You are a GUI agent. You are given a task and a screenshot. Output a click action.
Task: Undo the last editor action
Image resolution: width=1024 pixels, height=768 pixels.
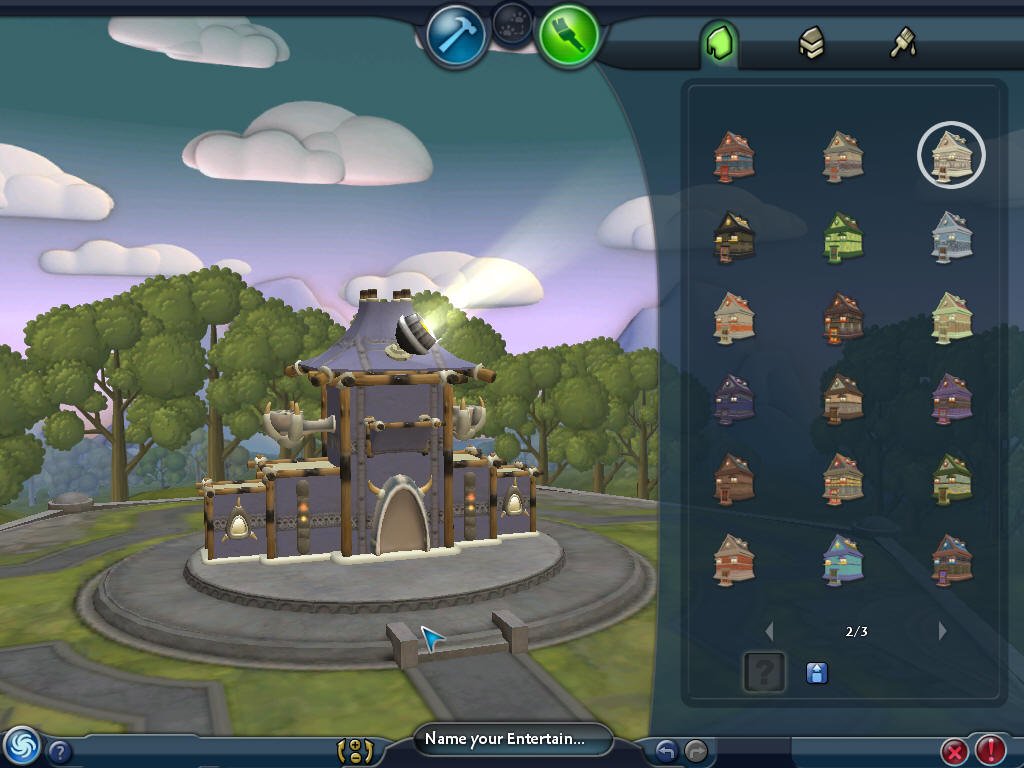click(x=666, y=750)
